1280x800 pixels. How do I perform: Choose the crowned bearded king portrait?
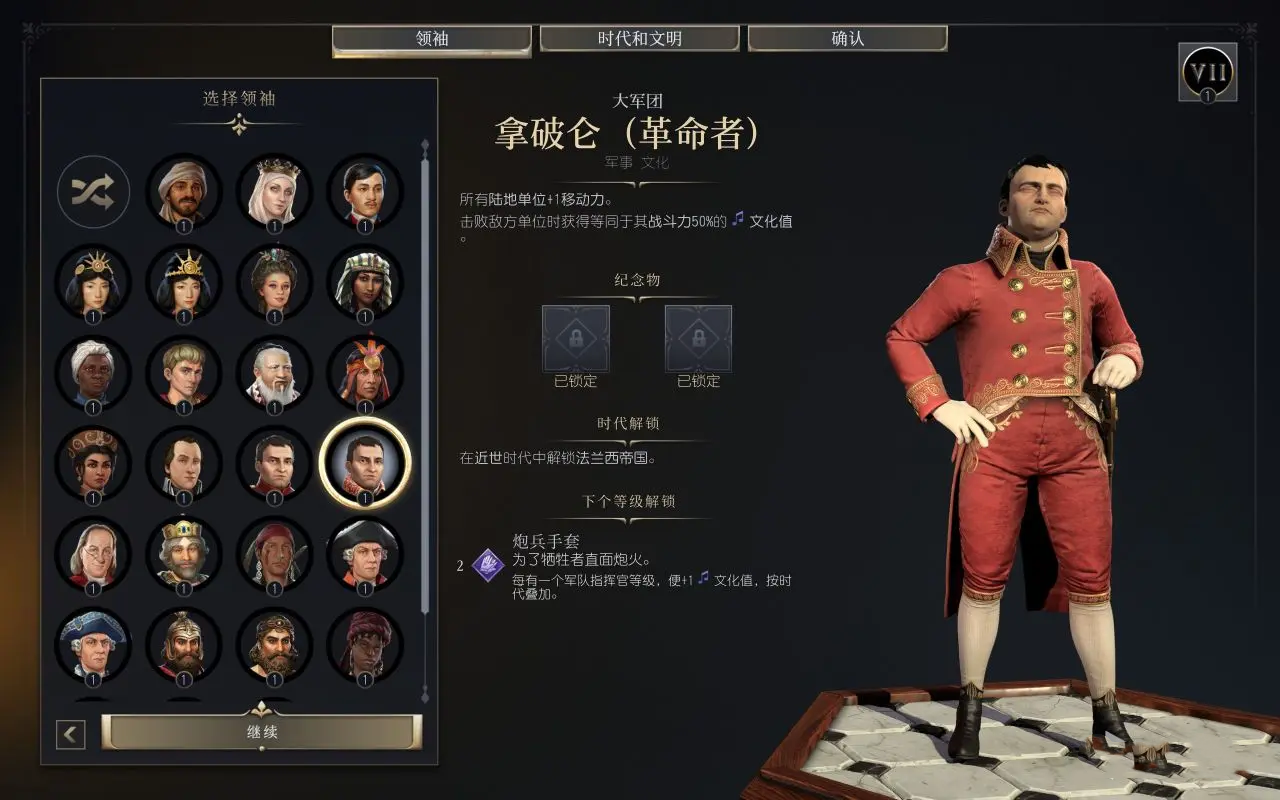pos(183,553)
